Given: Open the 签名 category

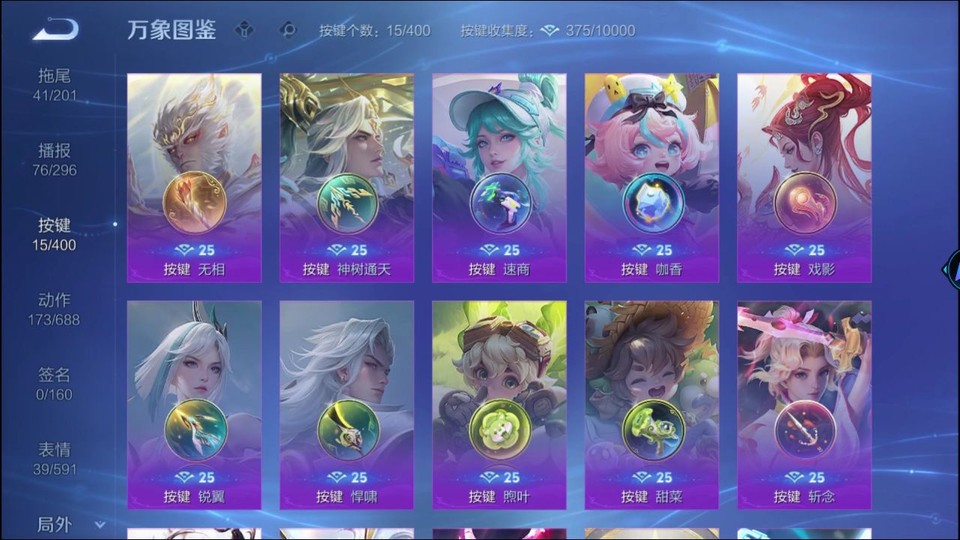Looking at the screenshot, I should [55, 384].
